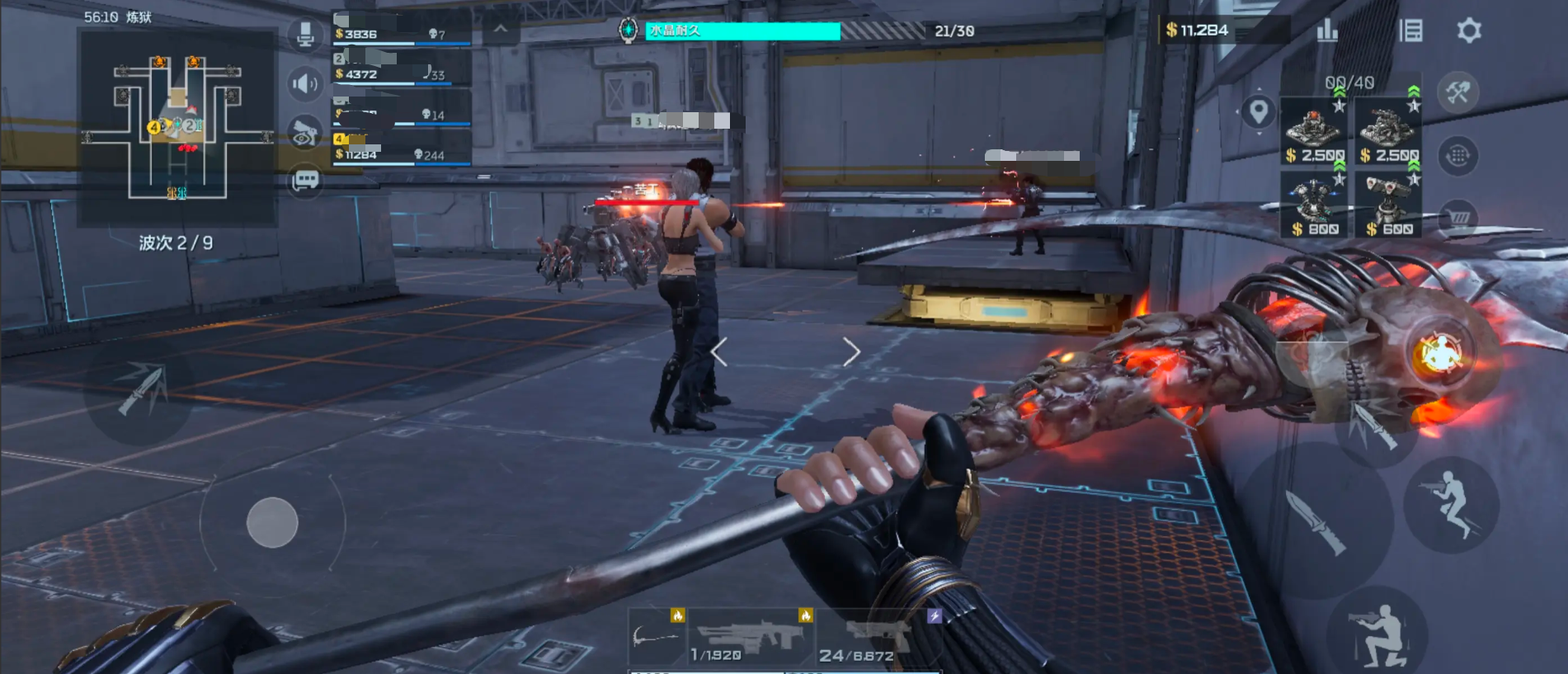
Task: Select the red-domed $2,500 turret
Action: point(1314,132)
